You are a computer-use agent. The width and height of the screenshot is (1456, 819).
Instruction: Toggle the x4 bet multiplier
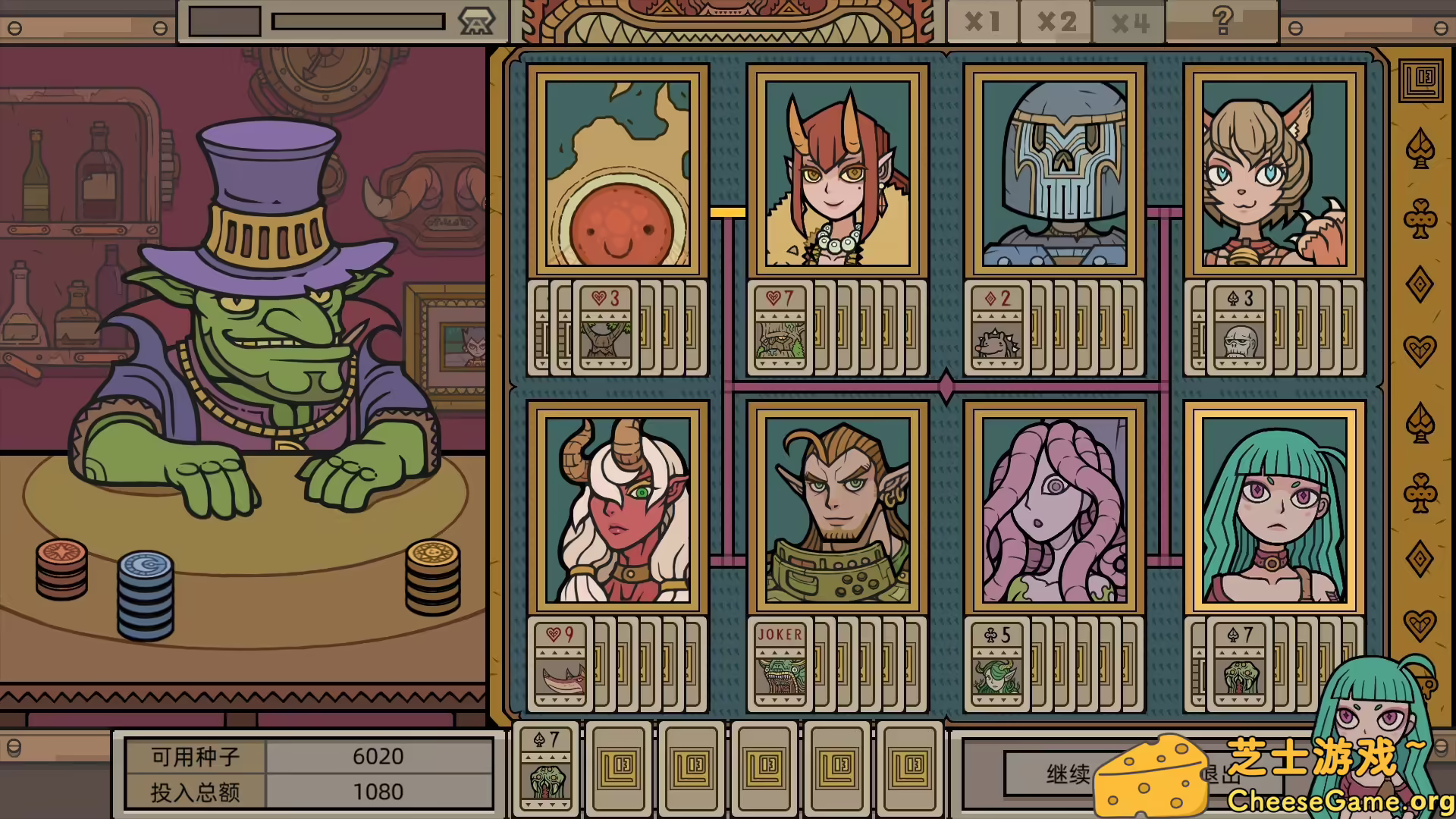tap(1128, 21)
